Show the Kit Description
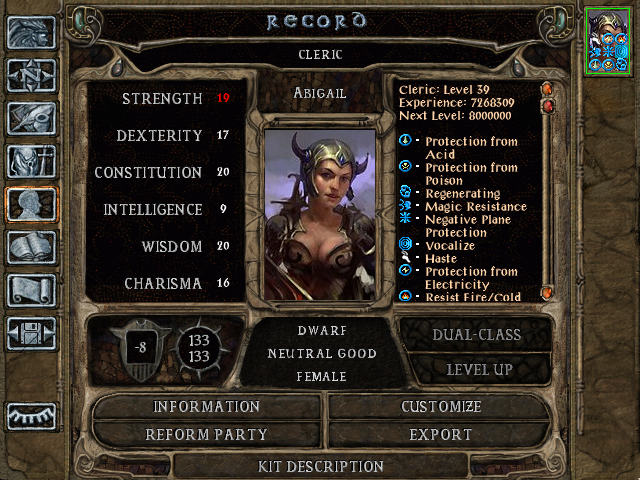Screen dimensions: 640x480 point(320,466)
